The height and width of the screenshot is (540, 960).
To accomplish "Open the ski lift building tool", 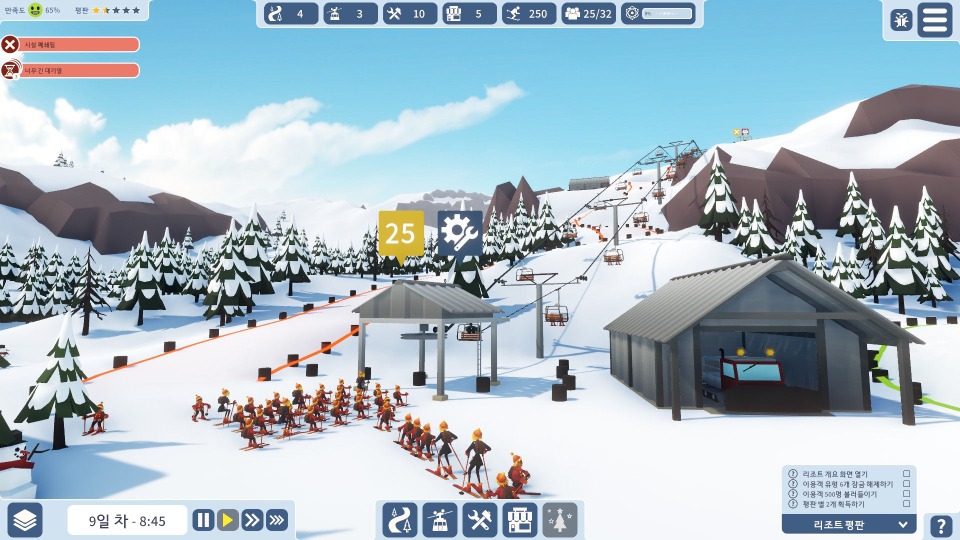I will (439, 520).
